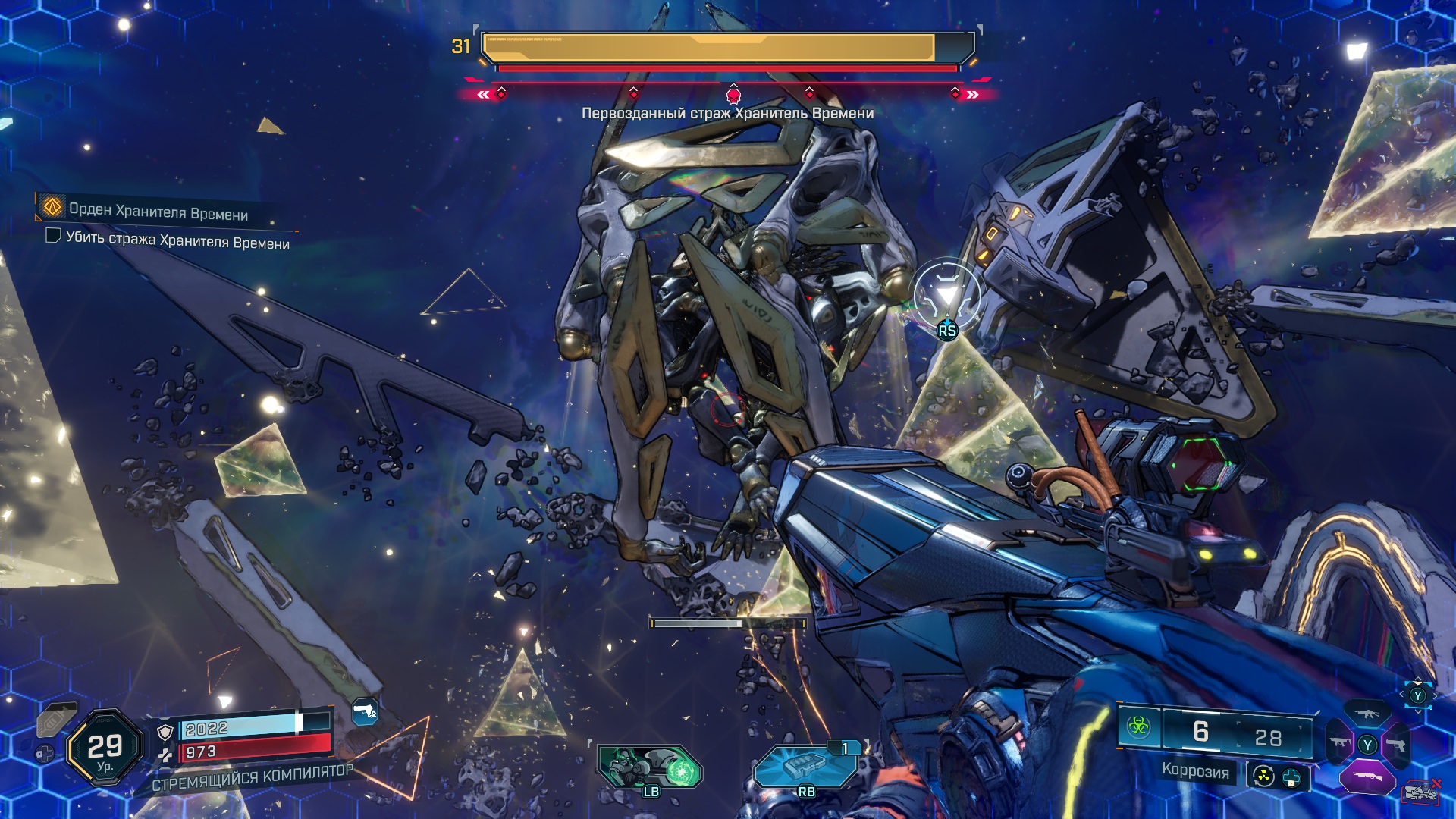Tick the Убить стража Хранителя Времени objective
This screenshot has height=819, width=1456.
tap(53, 236)
